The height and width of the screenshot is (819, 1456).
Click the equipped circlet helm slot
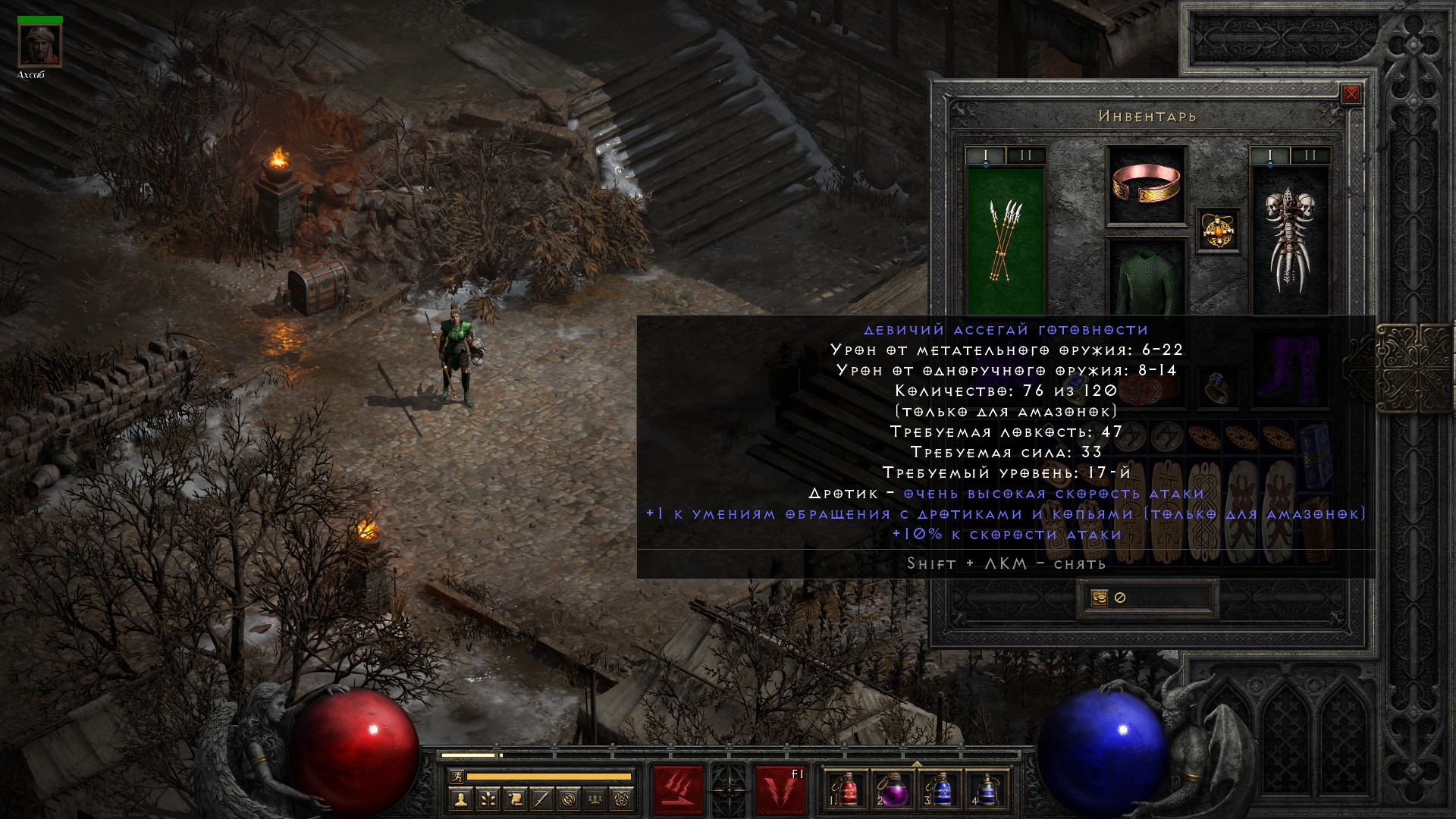(x=1146, y=186)
